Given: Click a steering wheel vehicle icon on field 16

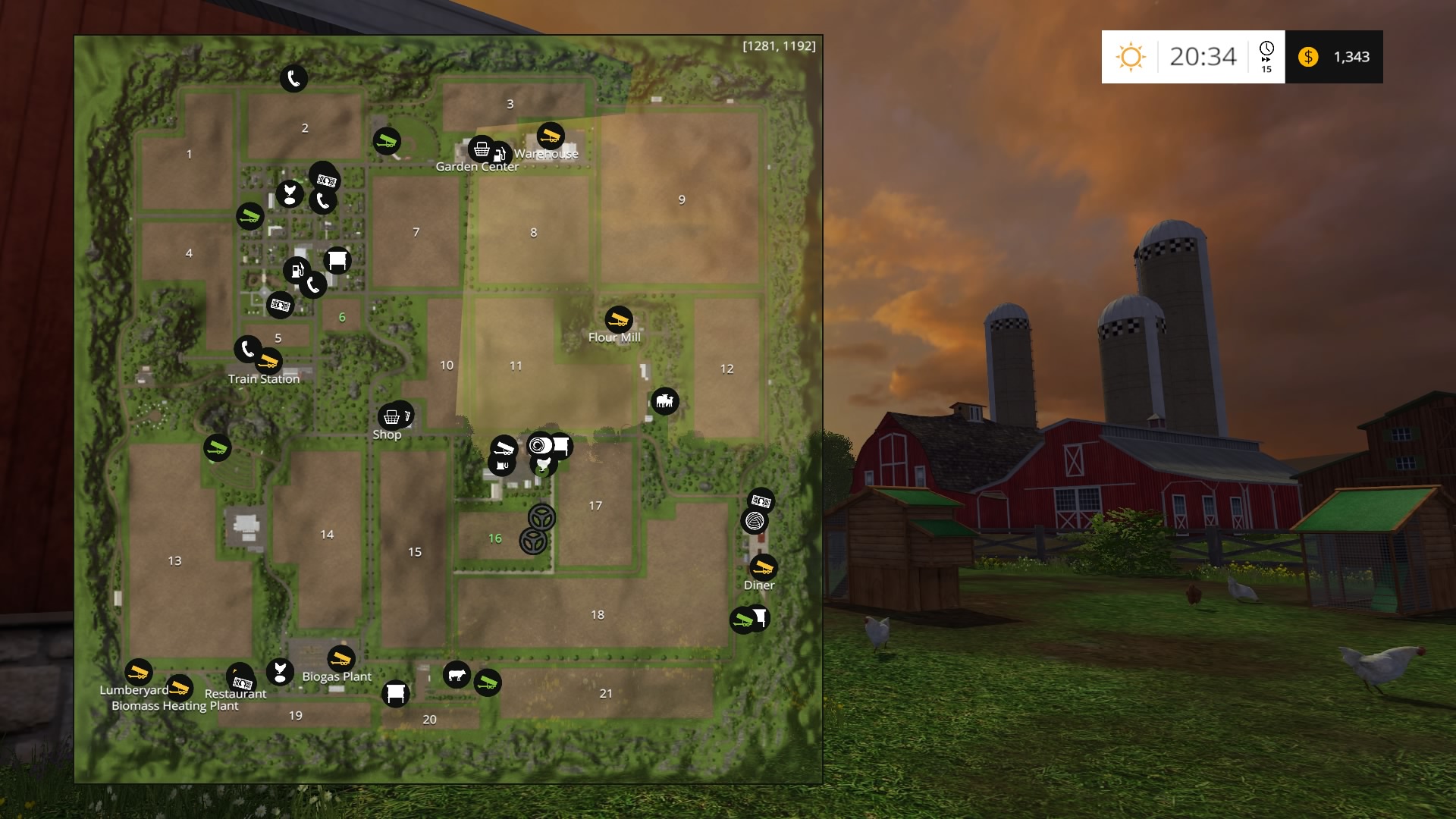Looking at the screenshot, I should (541, 518).
